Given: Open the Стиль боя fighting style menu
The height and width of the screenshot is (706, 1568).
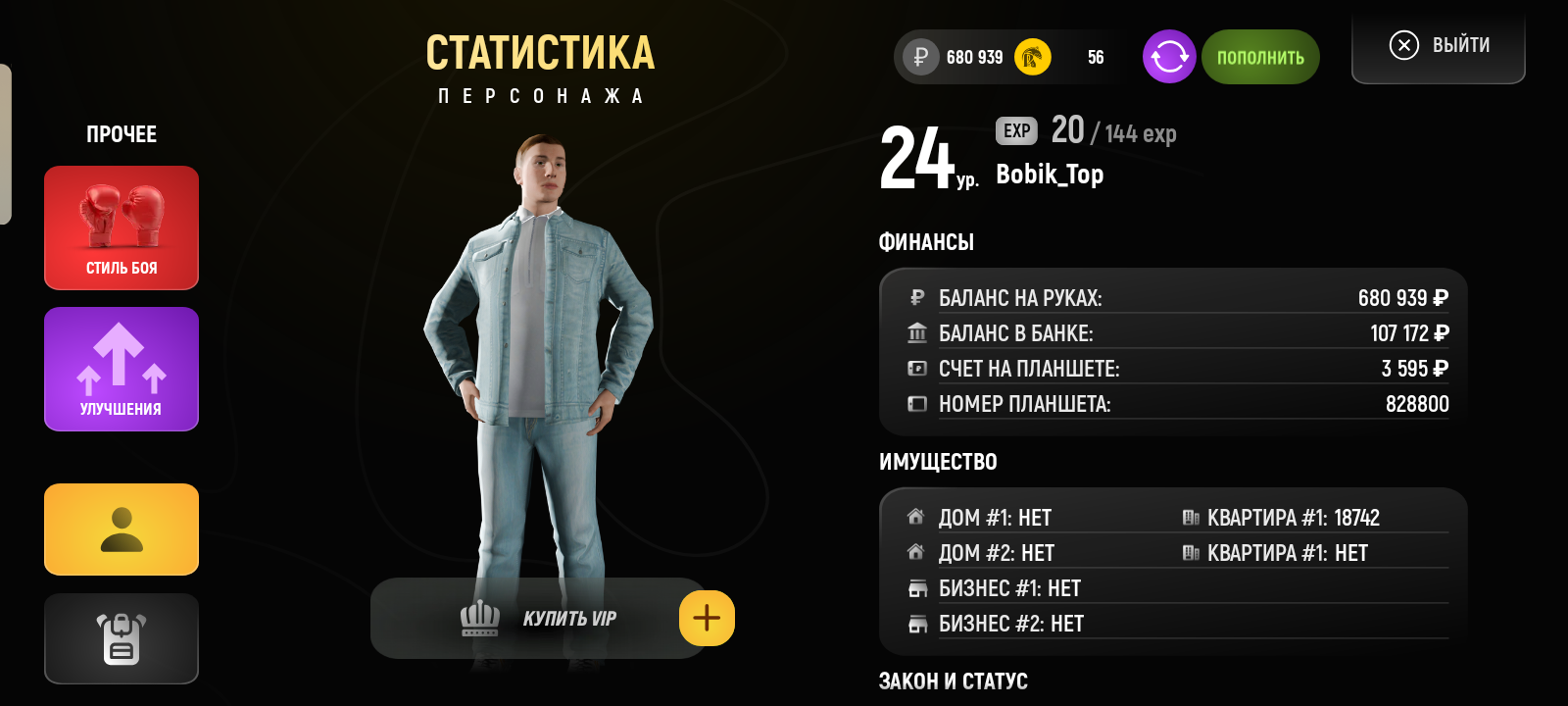Looking at the screenshot, I should tap(122, 227).
